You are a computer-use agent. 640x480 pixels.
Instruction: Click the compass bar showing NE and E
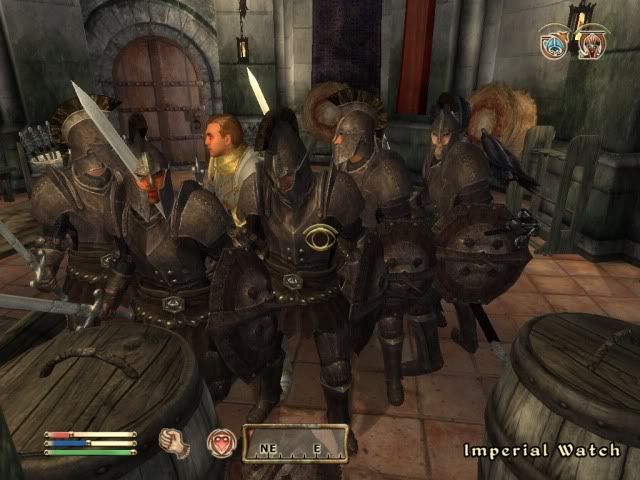(295, 444)
